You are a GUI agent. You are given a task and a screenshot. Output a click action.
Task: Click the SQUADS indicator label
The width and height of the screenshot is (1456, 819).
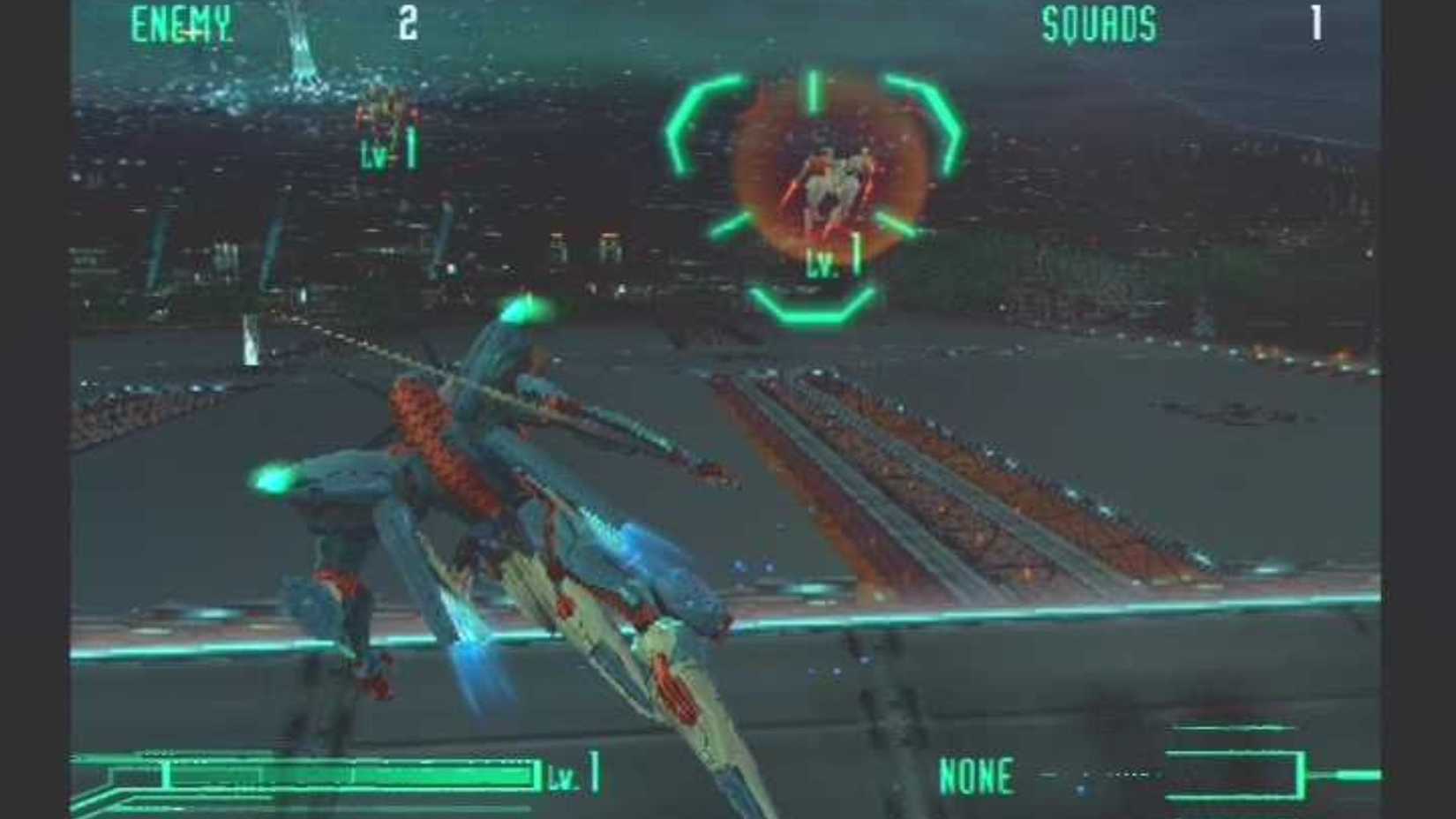click(x=1099, y=24)
